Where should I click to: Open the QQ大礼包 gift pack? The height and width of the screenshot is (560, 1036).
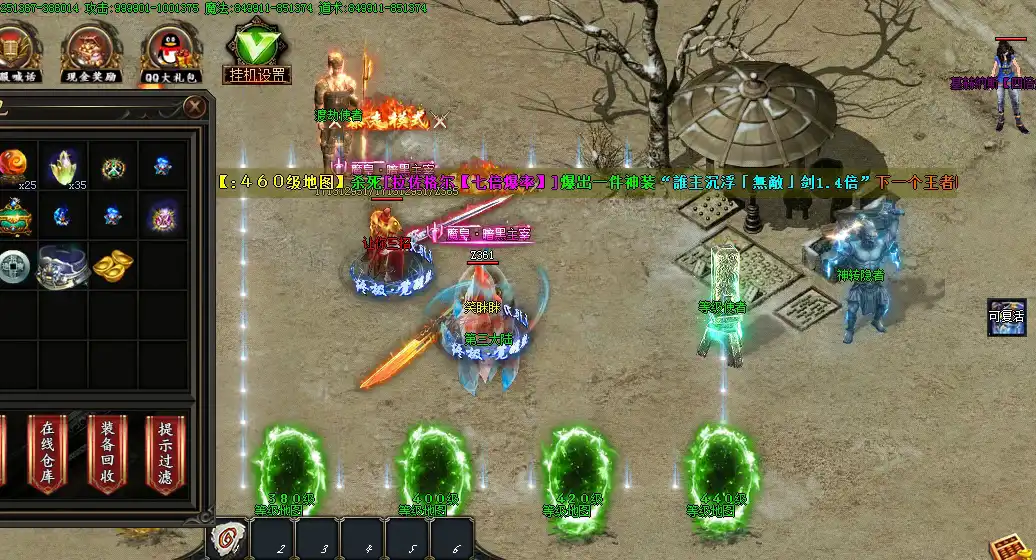click(173, 53)
